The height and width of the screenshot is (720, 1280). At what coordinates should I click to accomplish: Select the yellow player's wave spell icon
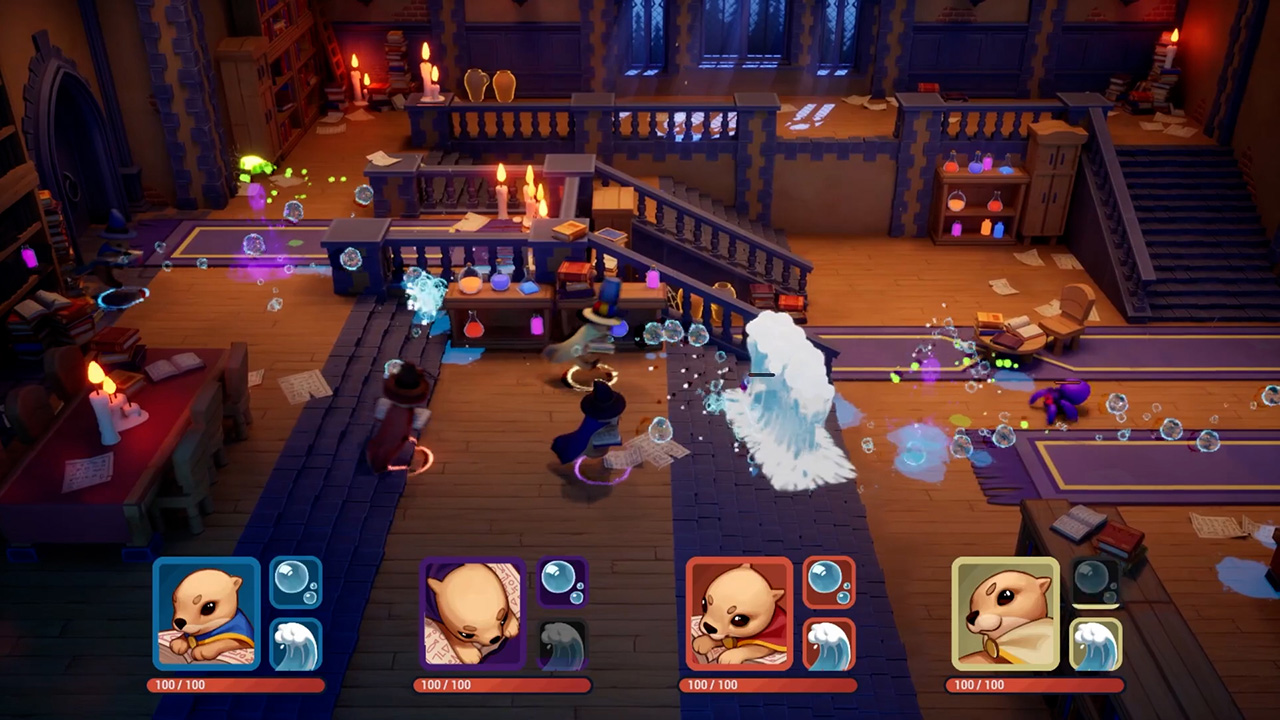click(x=1097, y=645)
